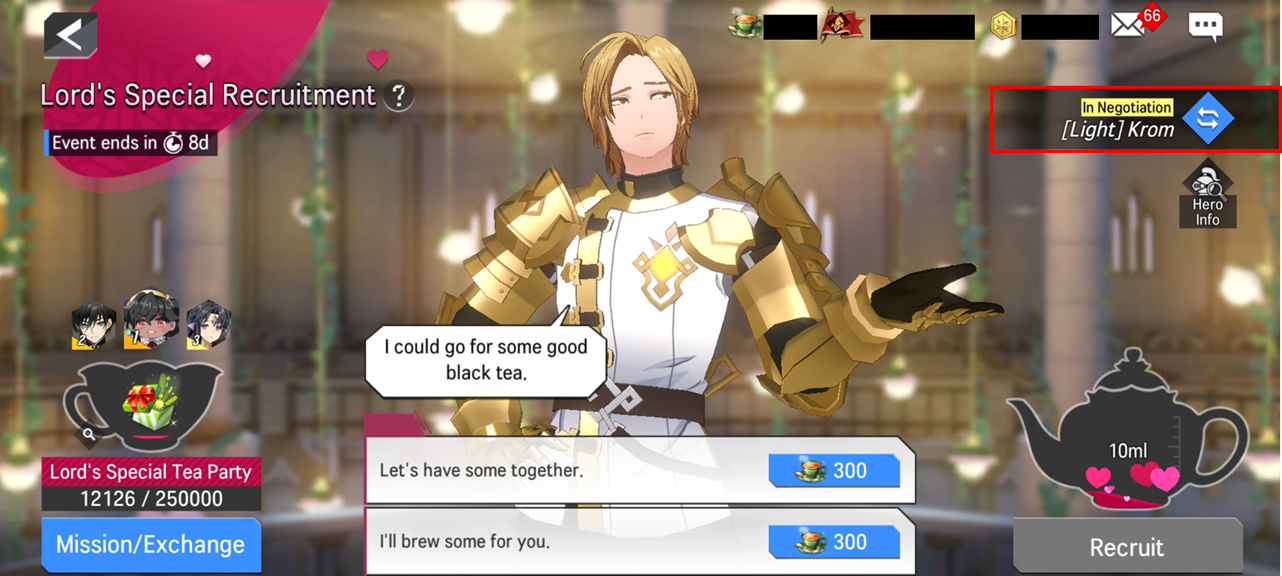
Task: Choose "I'll brew some for you." reply
Action: click(639, 542)
